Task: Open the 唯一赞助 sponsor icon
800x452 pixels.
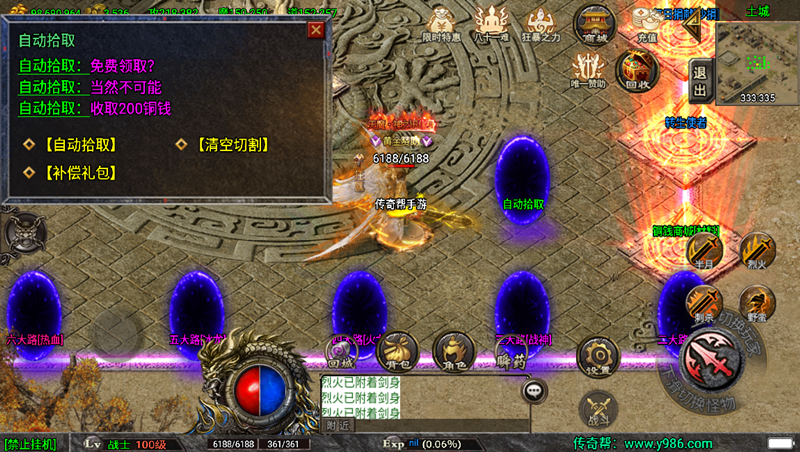Action: (589, 69)
